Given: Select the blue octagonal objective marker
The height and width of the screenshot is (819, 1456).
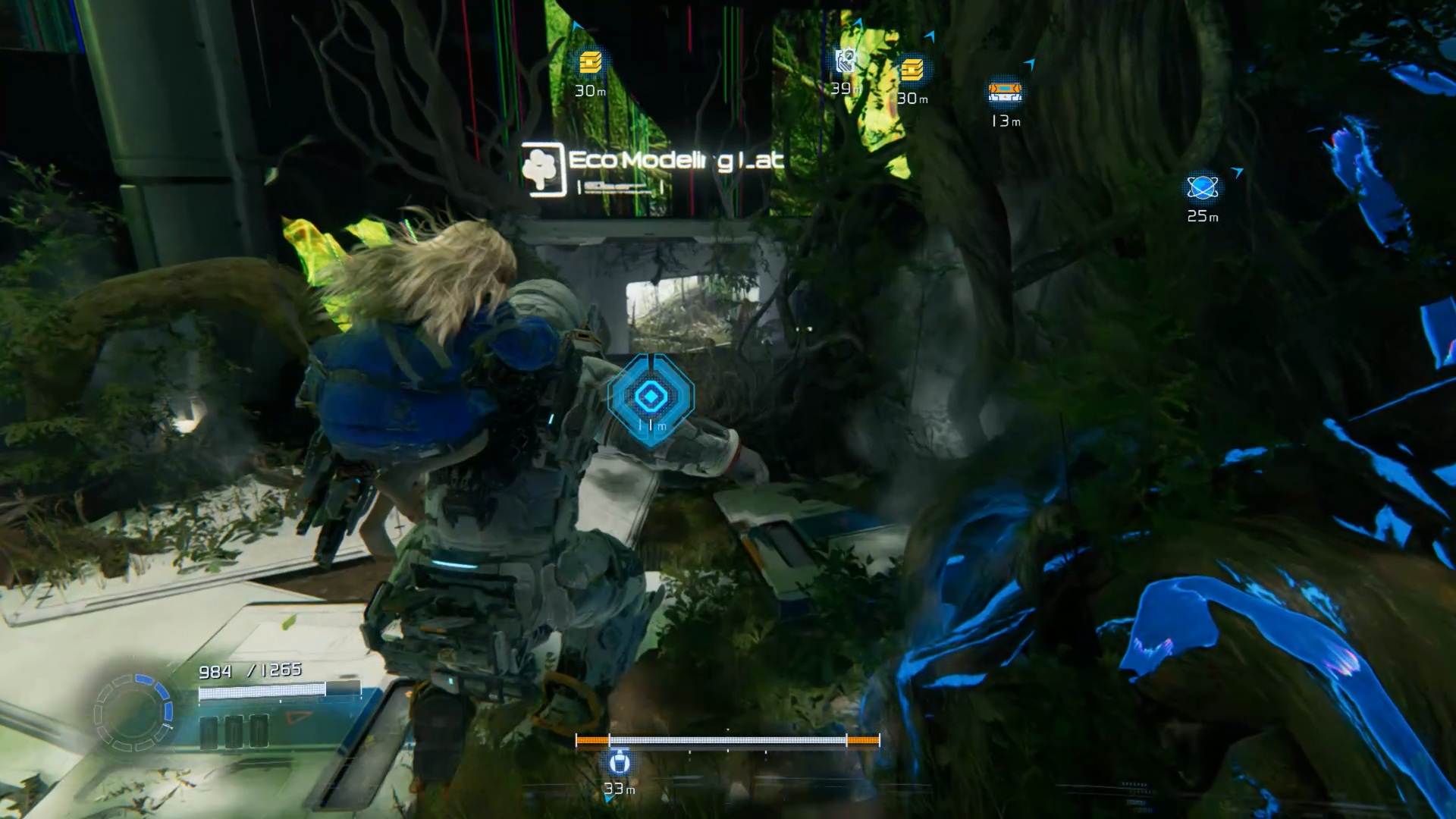Looking at the screenshot, I should (650, 396).
